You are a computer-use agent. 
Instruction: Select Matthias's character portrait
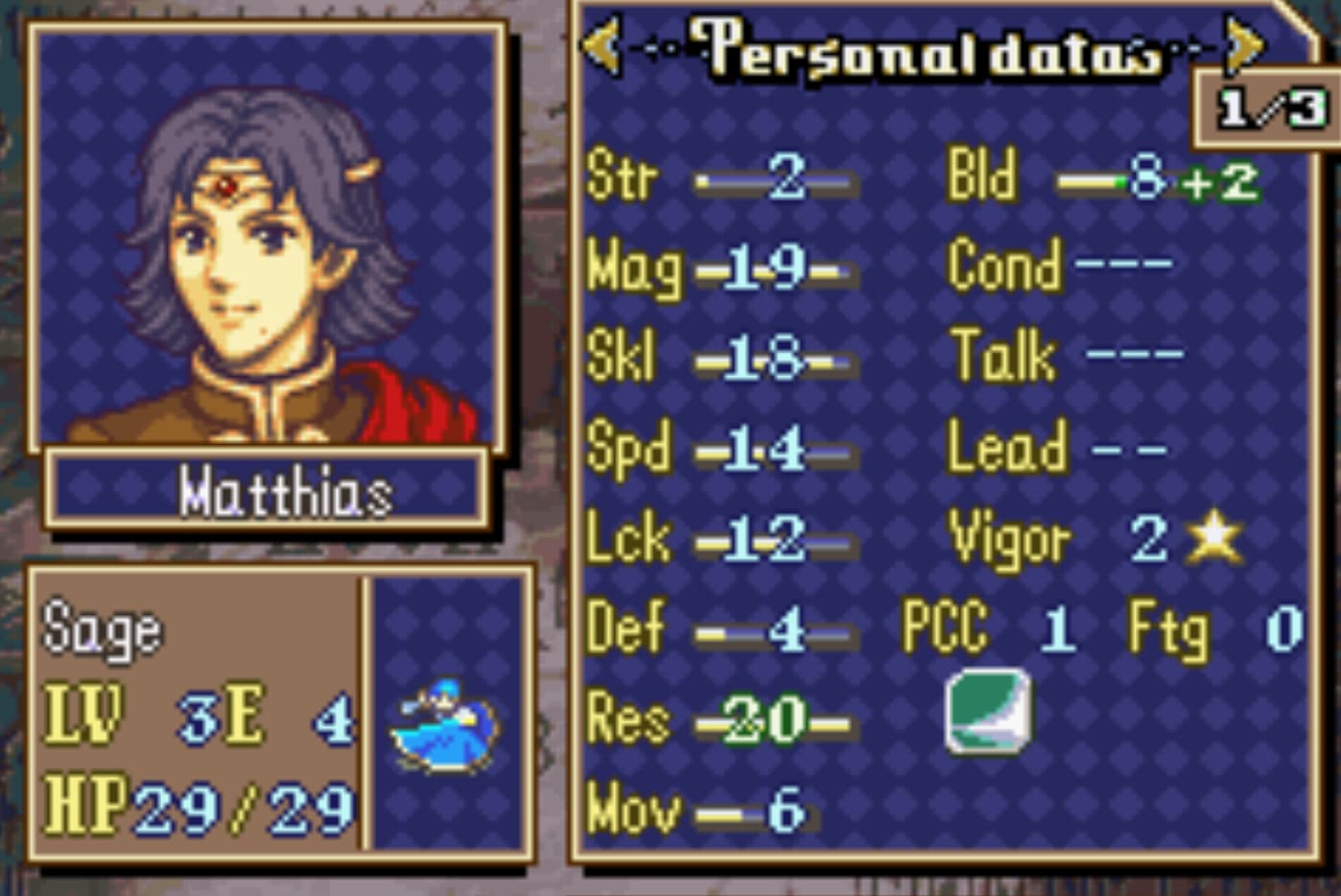(x=268, y=240)
